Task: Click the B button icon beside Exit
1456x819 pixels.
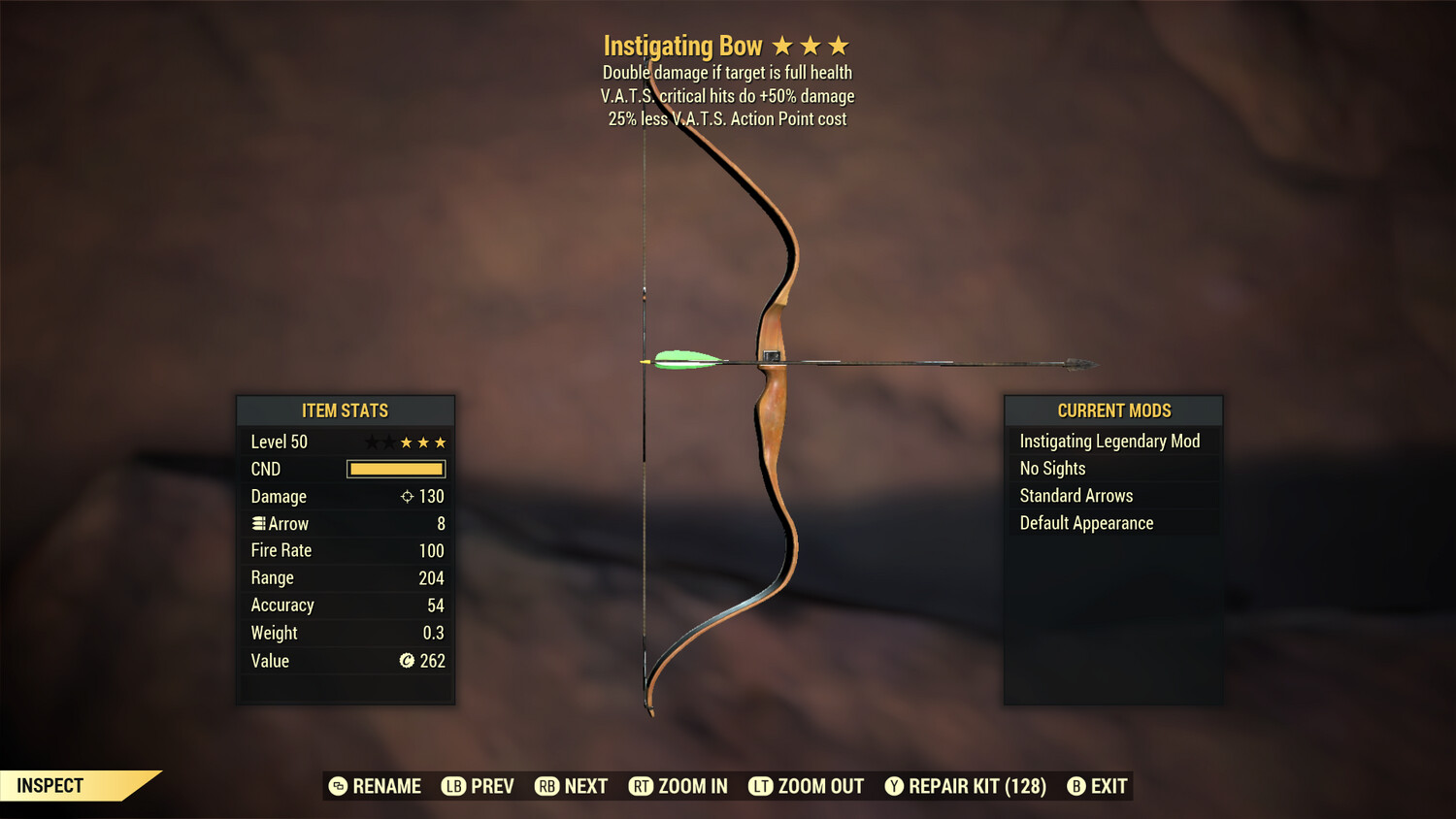Action: [1075, 786]
